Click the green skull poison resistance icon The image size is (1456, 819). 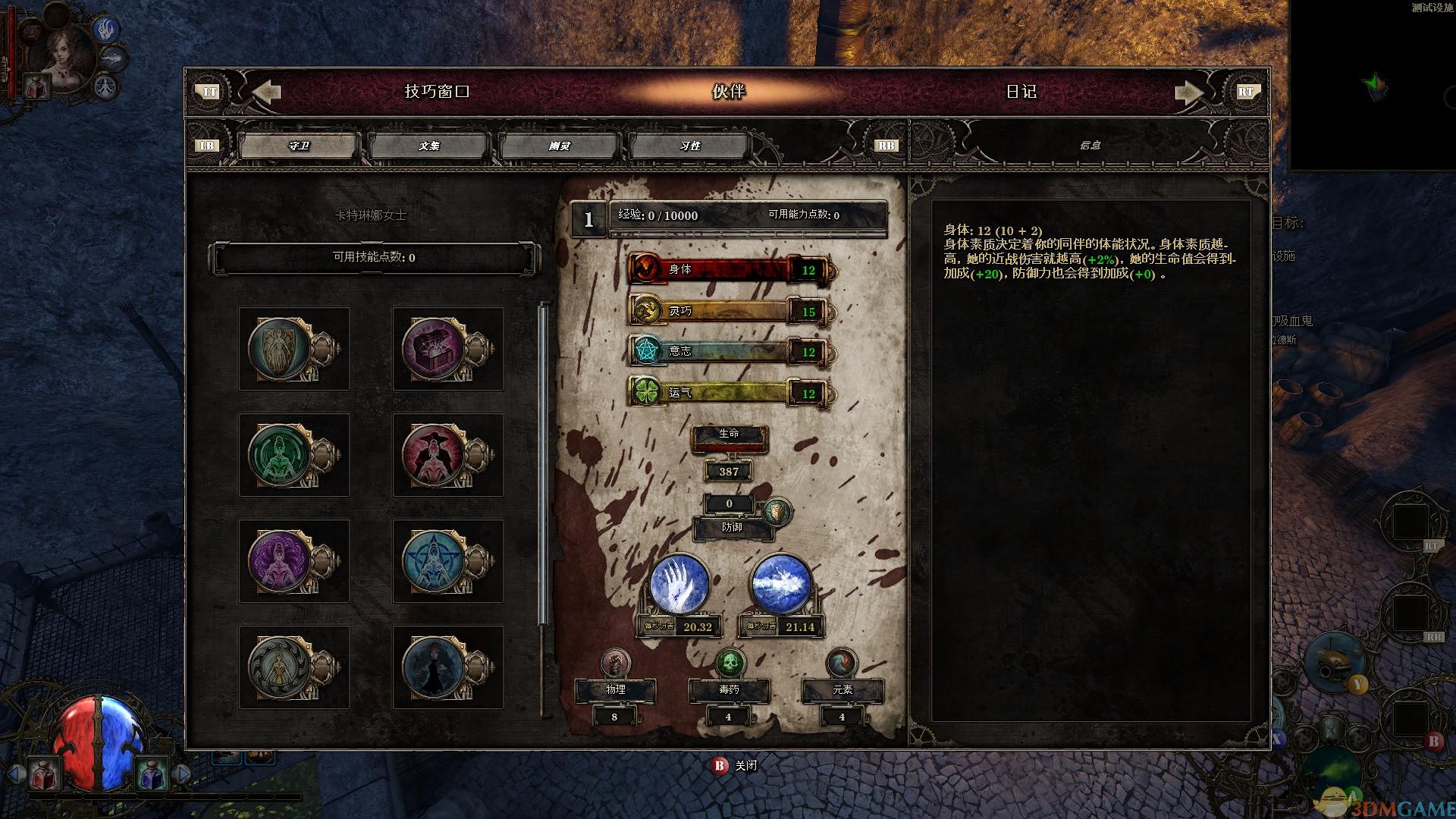coord(730,664)
